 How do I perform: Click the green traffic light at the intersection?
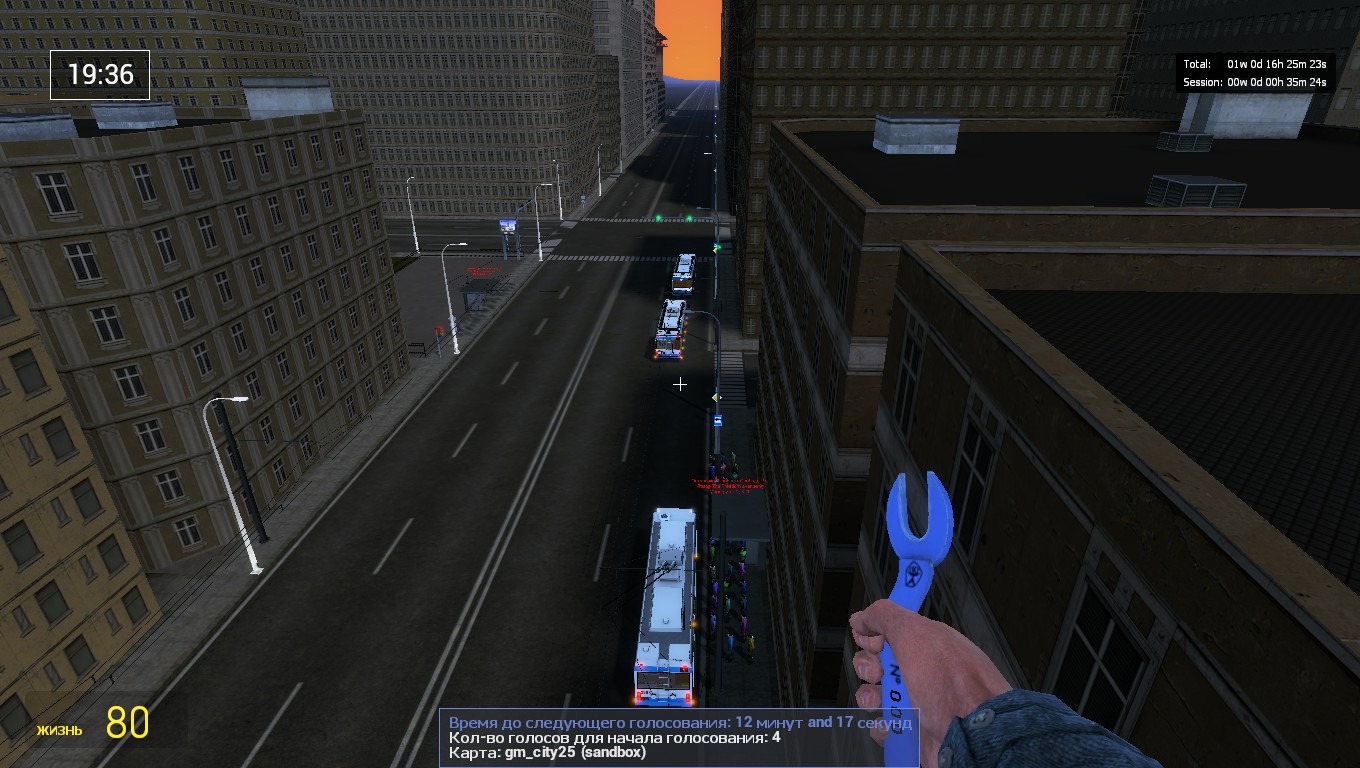[x=660, y=215]
